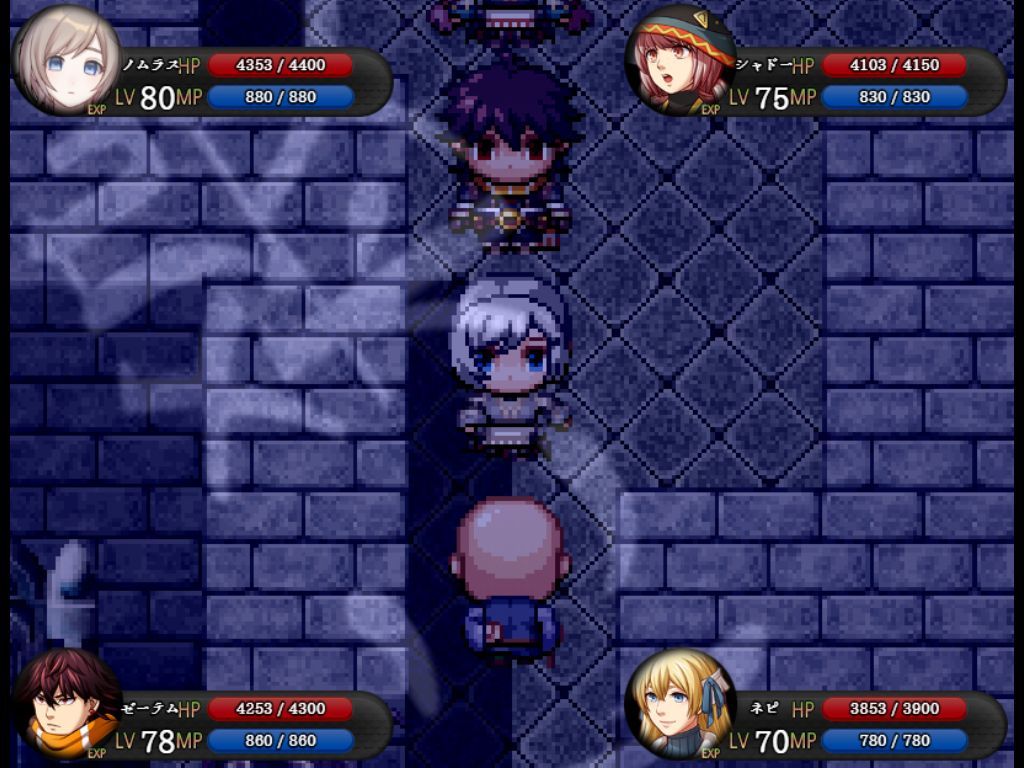The height and width of the screenshot is (768, 1024).
Task: Select the ネピ blonde character portrait
Action: click(x=680, y=703)
